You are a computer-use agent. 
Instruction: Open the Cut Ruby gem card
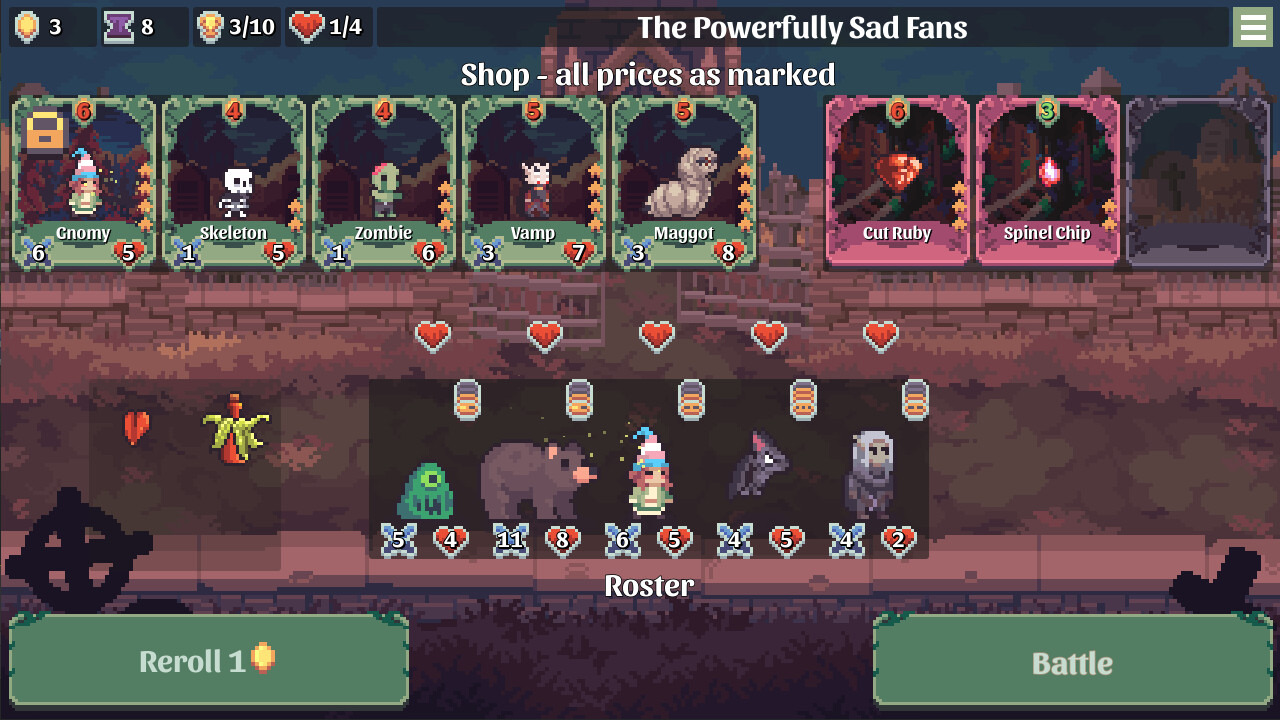tap(897, 180)
